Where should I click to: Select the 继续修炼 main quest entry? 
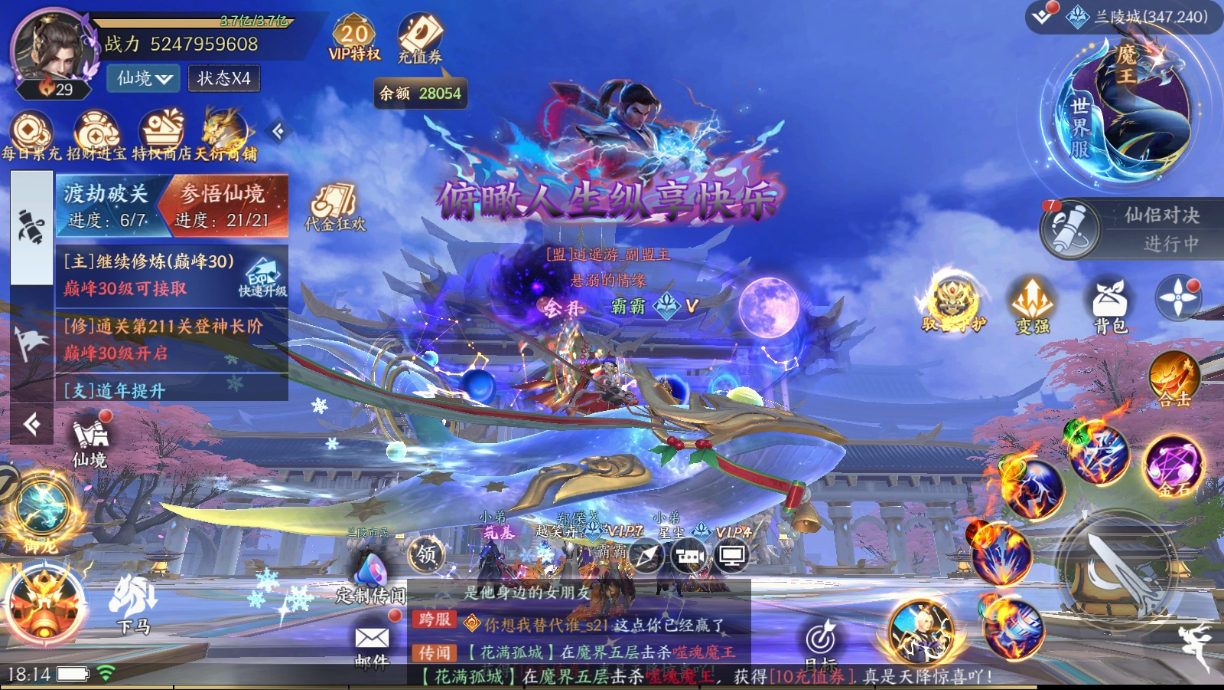pos(150,272)
